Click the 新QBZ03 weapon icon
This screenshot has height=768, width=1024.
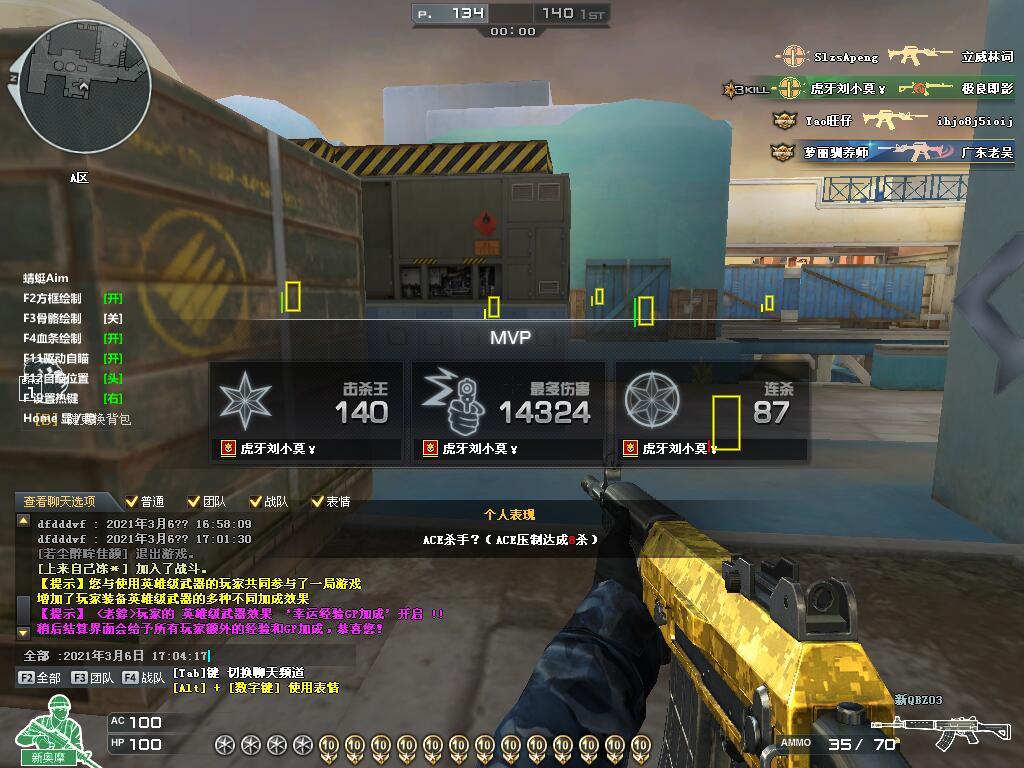(926, 728)
